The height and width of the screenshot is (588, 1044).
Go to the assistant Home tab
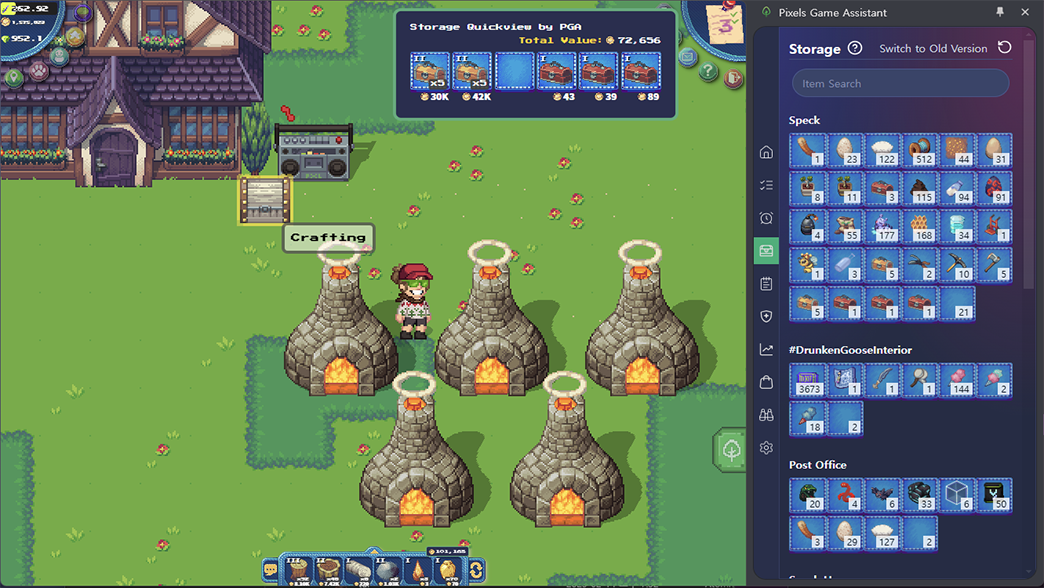766,152
